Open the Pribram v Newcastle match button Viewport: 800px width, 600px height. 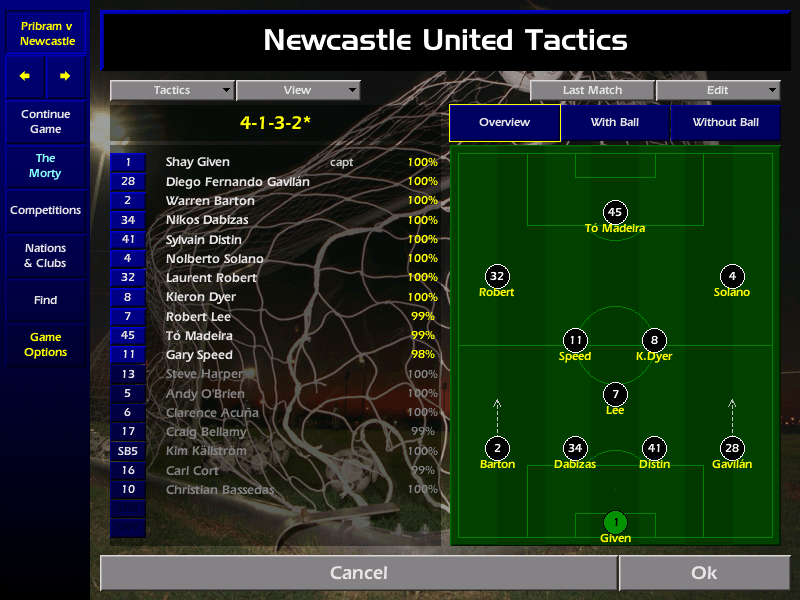47,33
